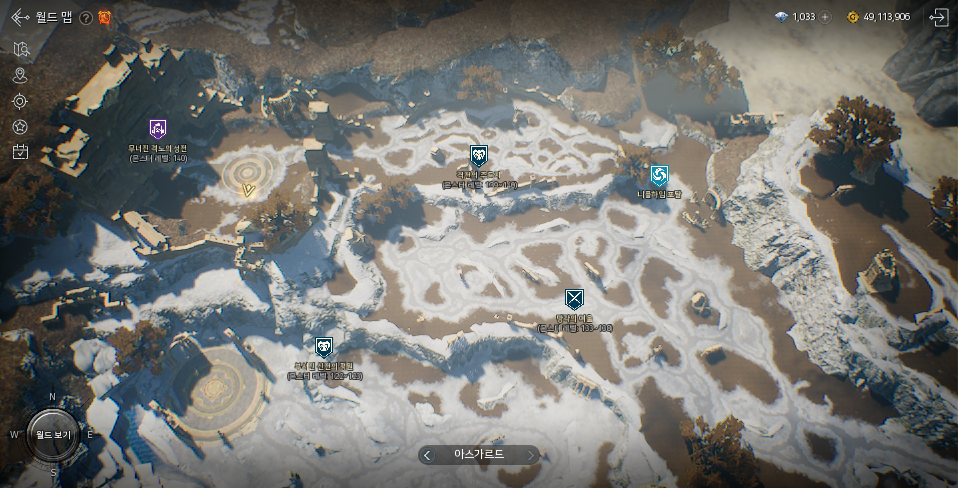Select the purple 무너진 격노의 성전 dungeon marker
The height and width of the screenshot is (488, 958).
[x=158, y=129]
